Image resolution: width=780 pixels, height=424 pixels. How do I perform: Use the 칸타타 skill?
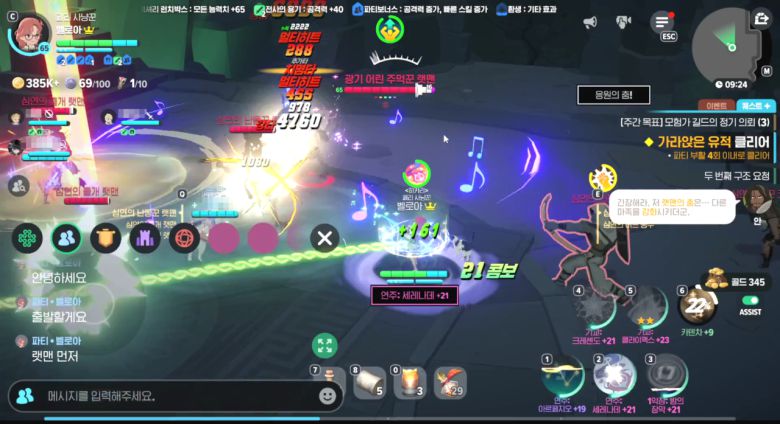click(697, 305)
